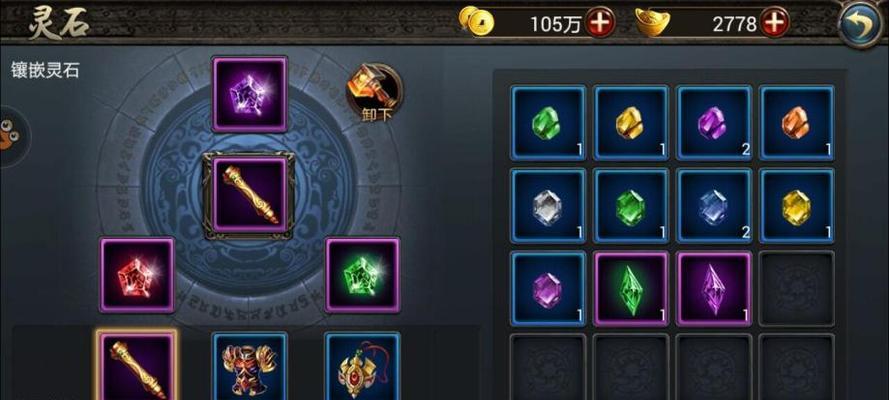The image size is (889, 400).
Task: Choose the red armor equipment slot
Action: pos(249,367)
